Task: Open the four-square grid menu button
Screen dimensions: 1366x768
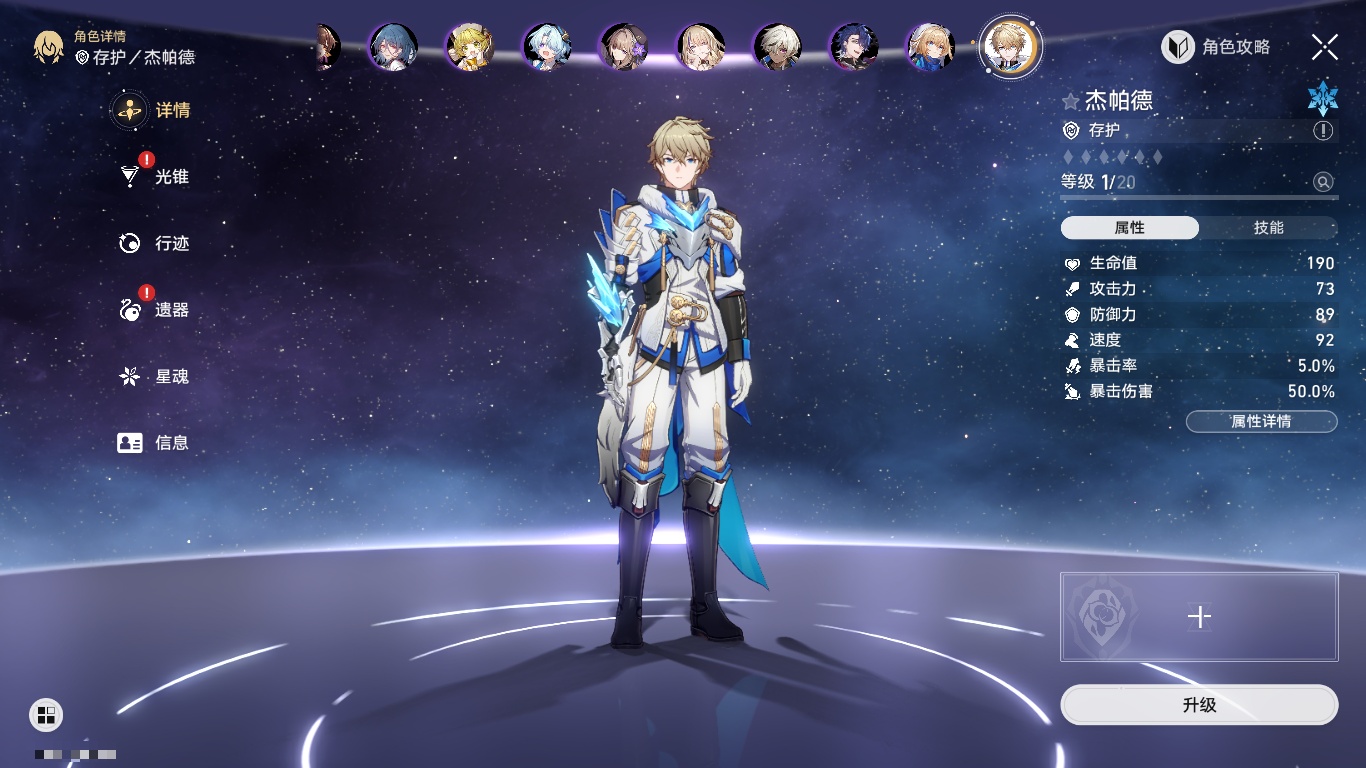Action: (x=46, y=714)
